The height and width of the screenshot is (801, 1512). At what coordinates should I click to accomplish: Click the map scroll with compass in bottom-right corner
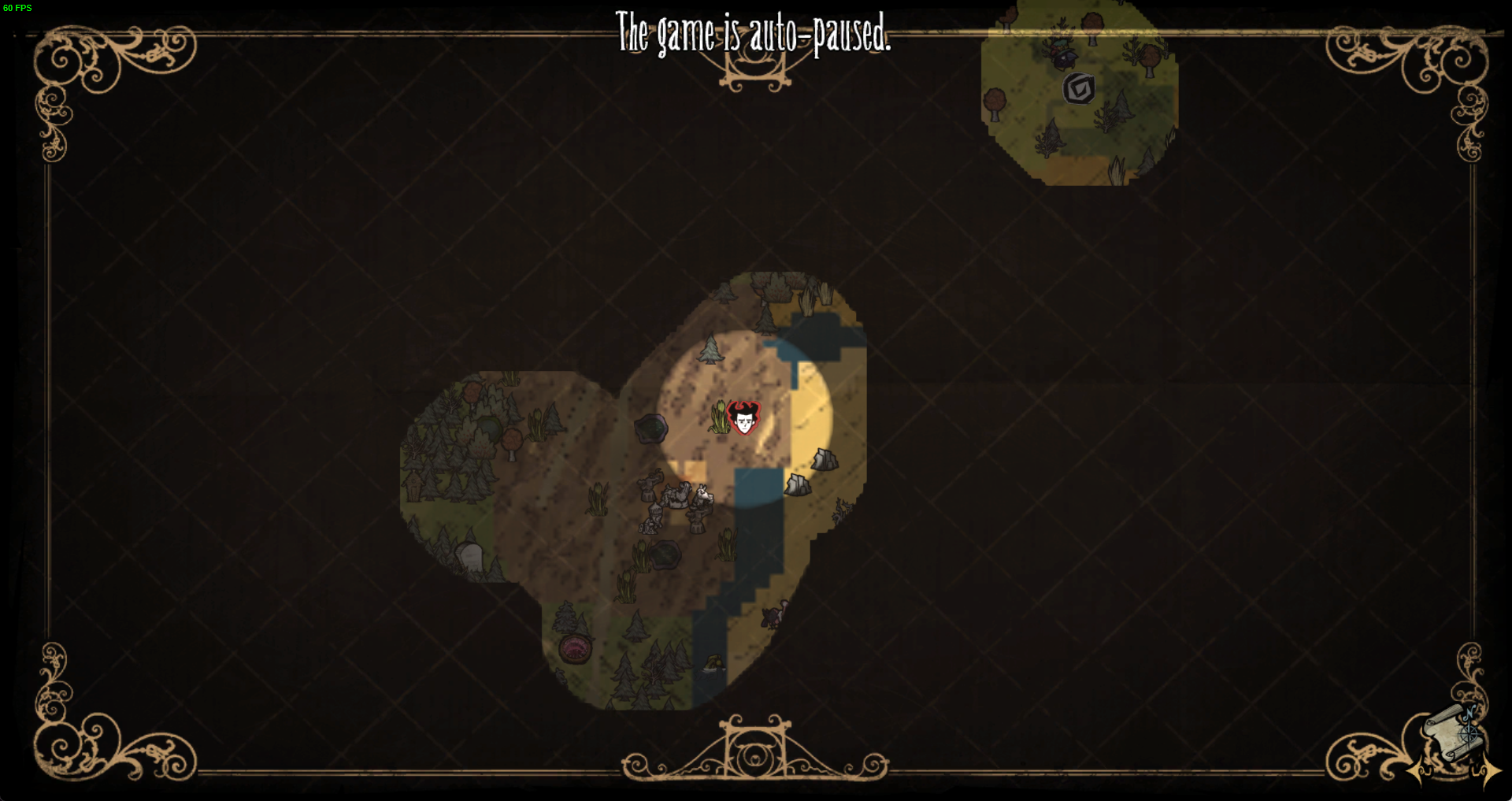(1452, 732)
